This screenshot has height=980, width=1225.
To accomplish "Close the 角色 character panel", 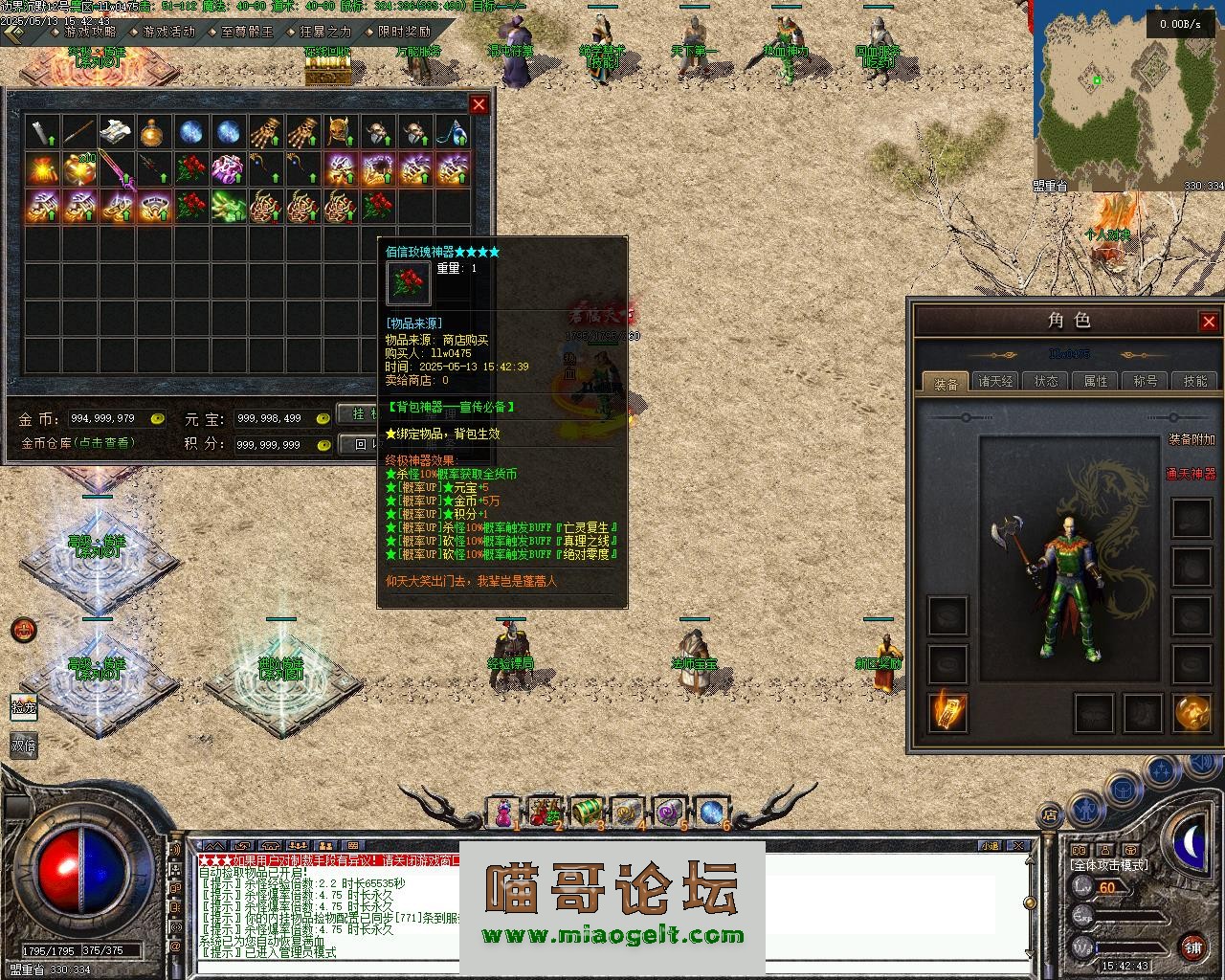I will 1209,322.
